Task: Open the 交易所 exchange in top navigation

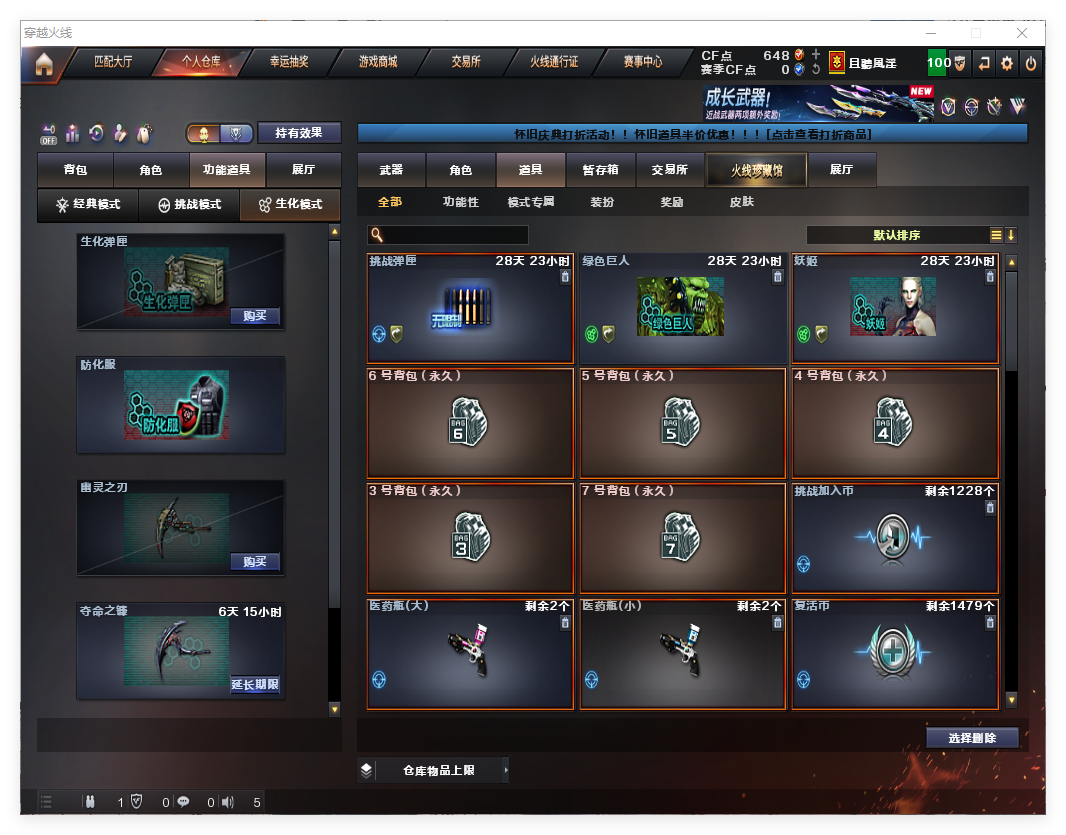Action: coord(465,62)
